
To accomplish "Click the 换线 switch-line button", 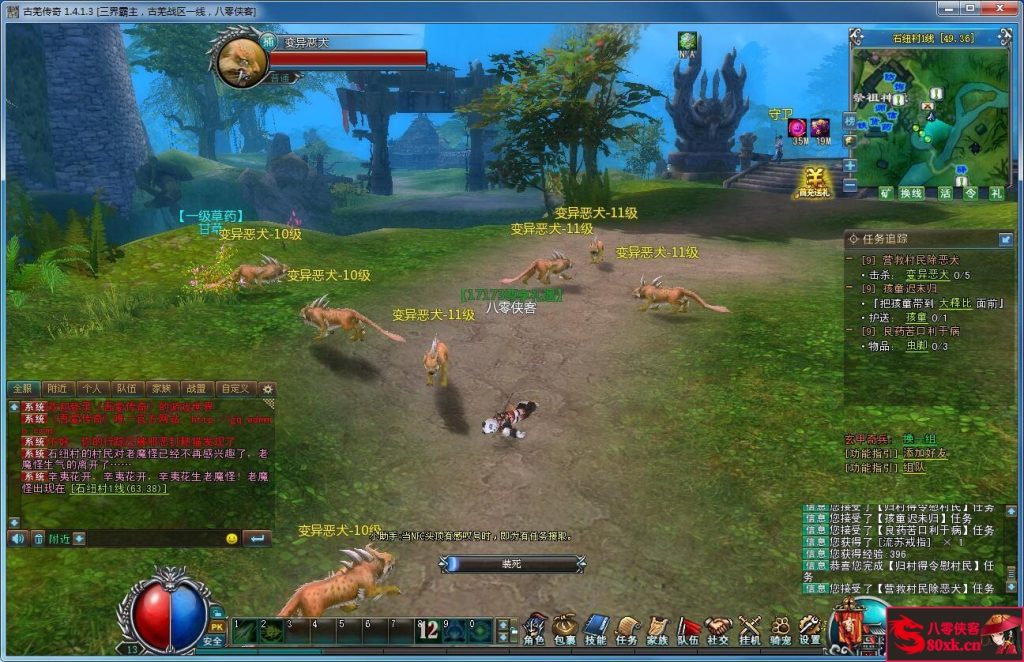I will coord(911,193).
